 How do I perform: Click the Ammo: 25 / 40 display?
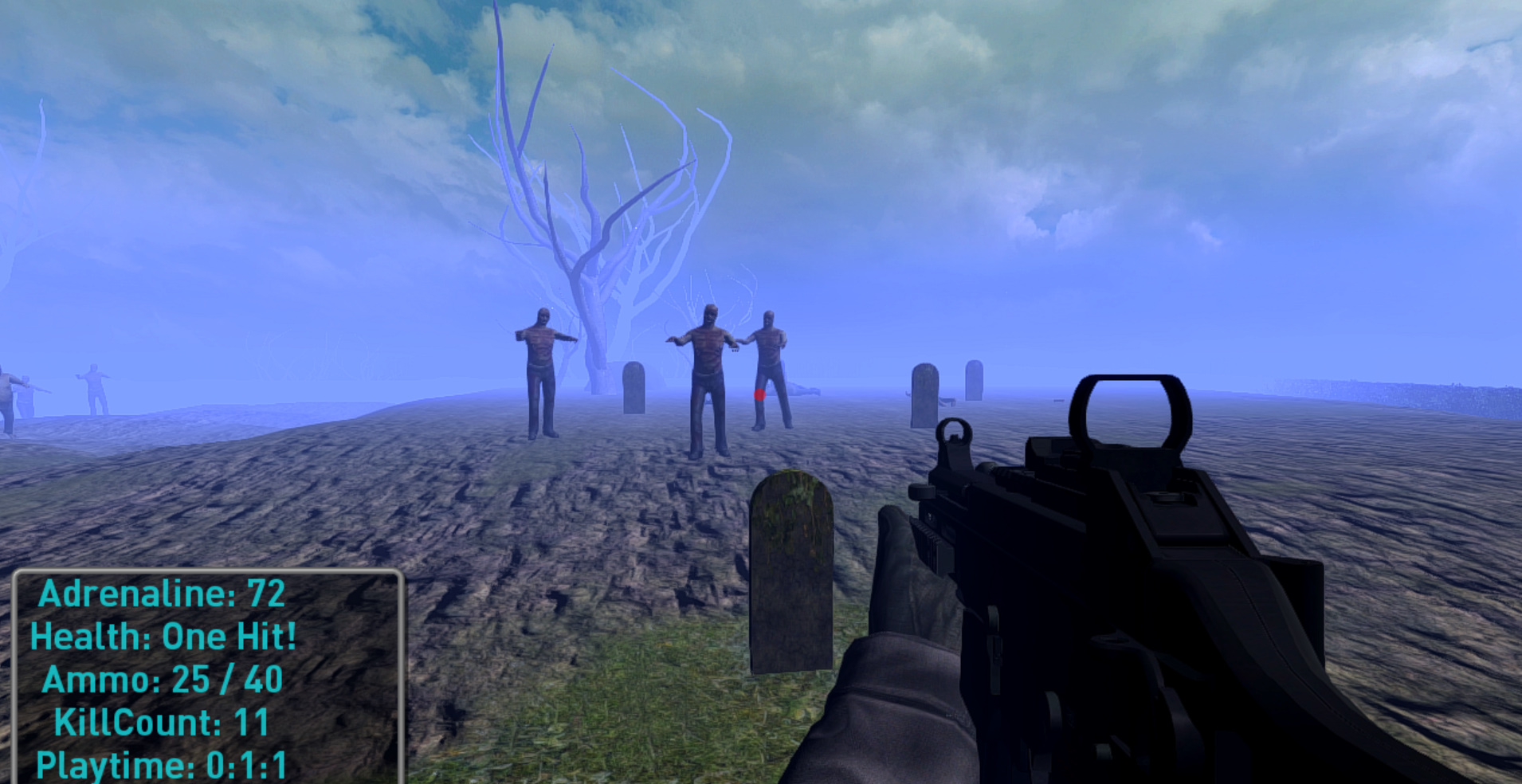coord(163,679)
